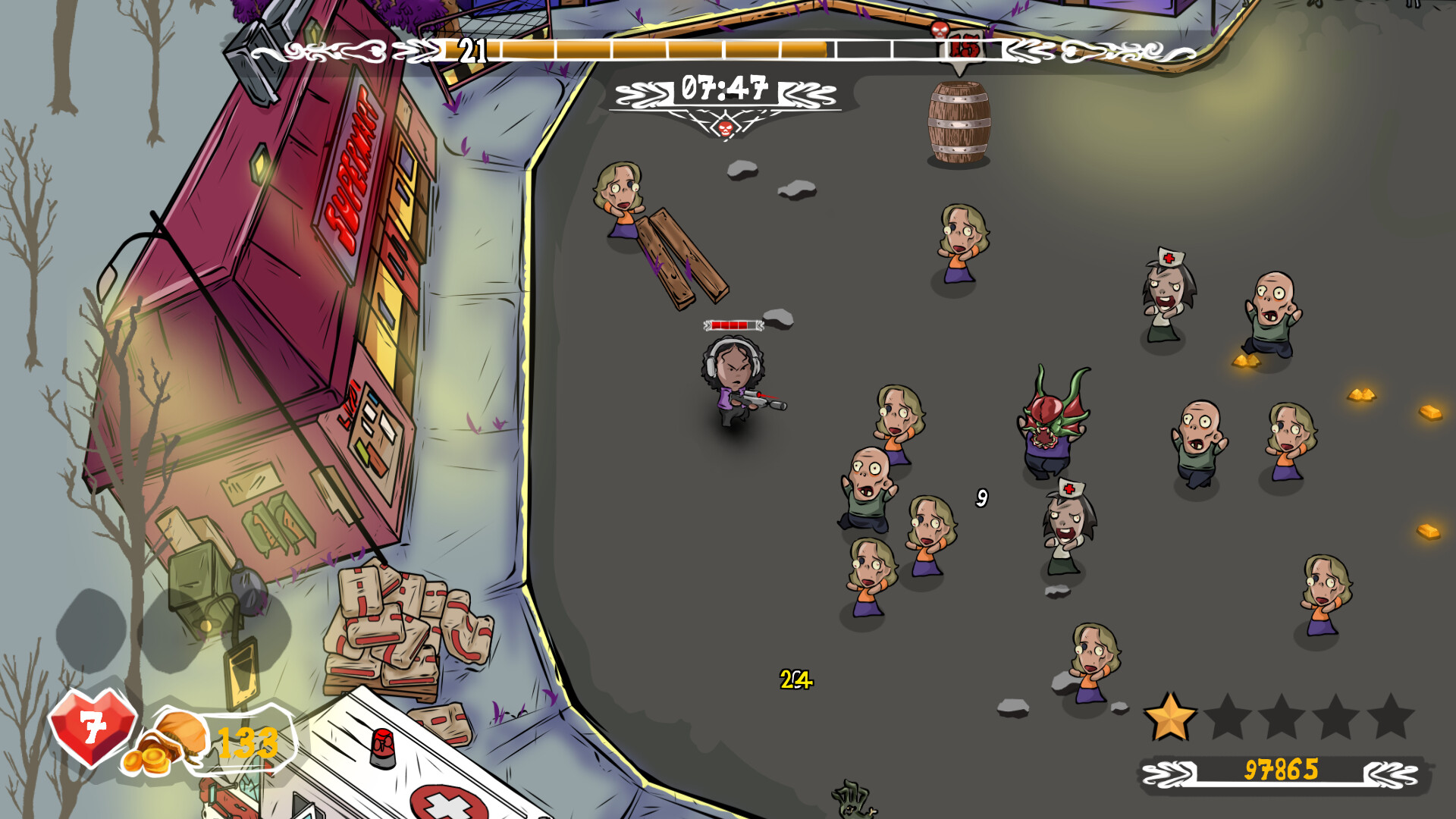Click the yellow damage number 24 on the ground
Screen dimensions: 1456x819
[795, 680]
